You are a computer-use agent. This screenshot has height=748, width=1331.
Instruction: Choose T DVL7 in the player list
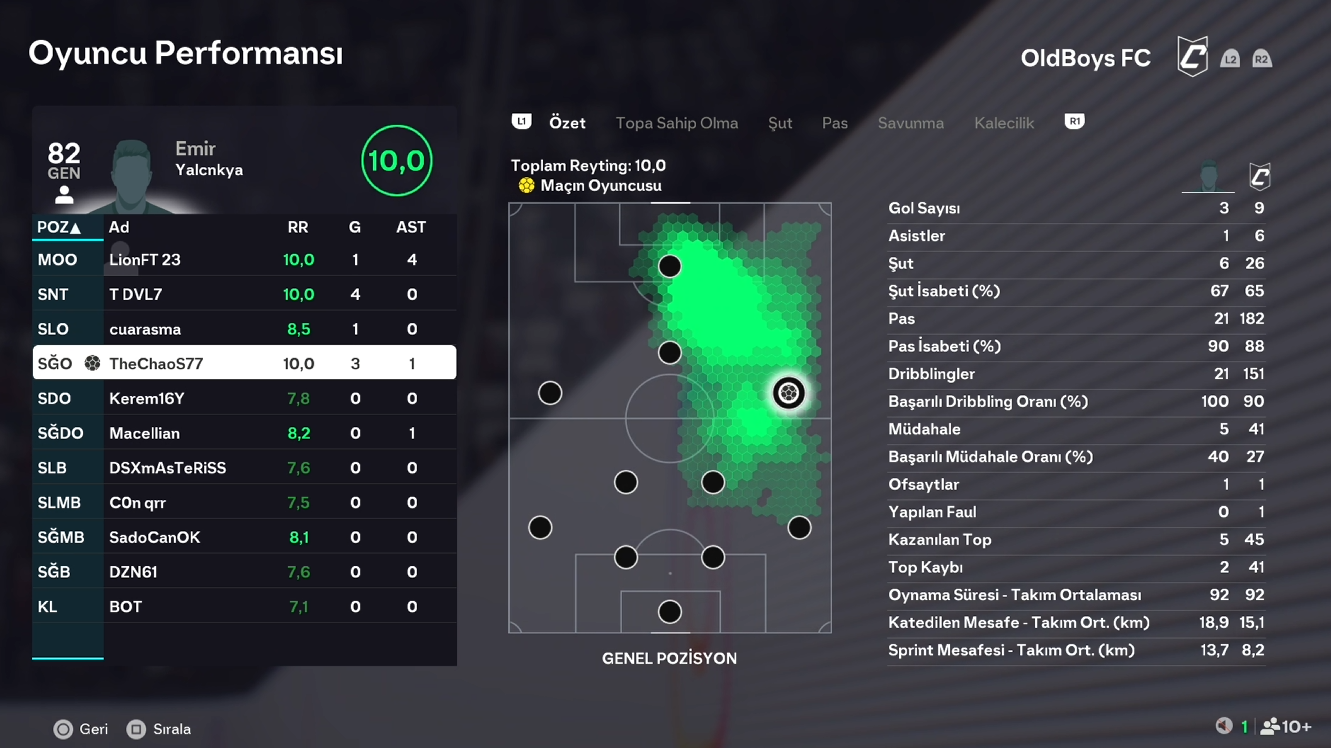tap(244, 295)
